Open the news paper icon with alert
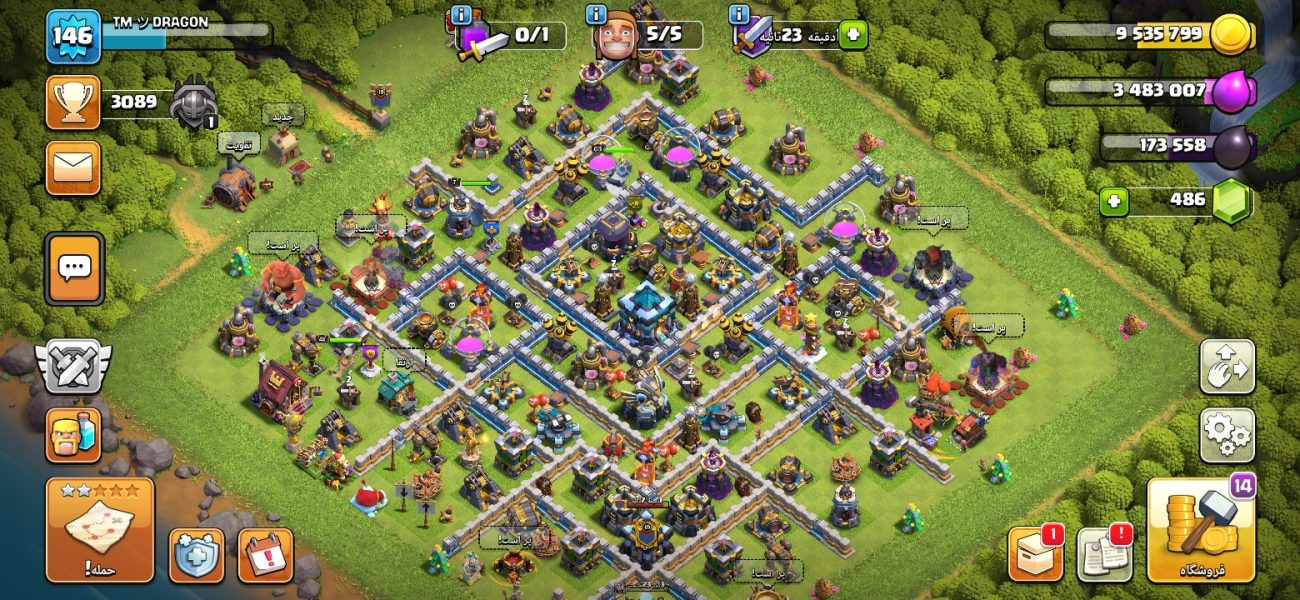This screenshot has width=1300, height=600. 1104,553
